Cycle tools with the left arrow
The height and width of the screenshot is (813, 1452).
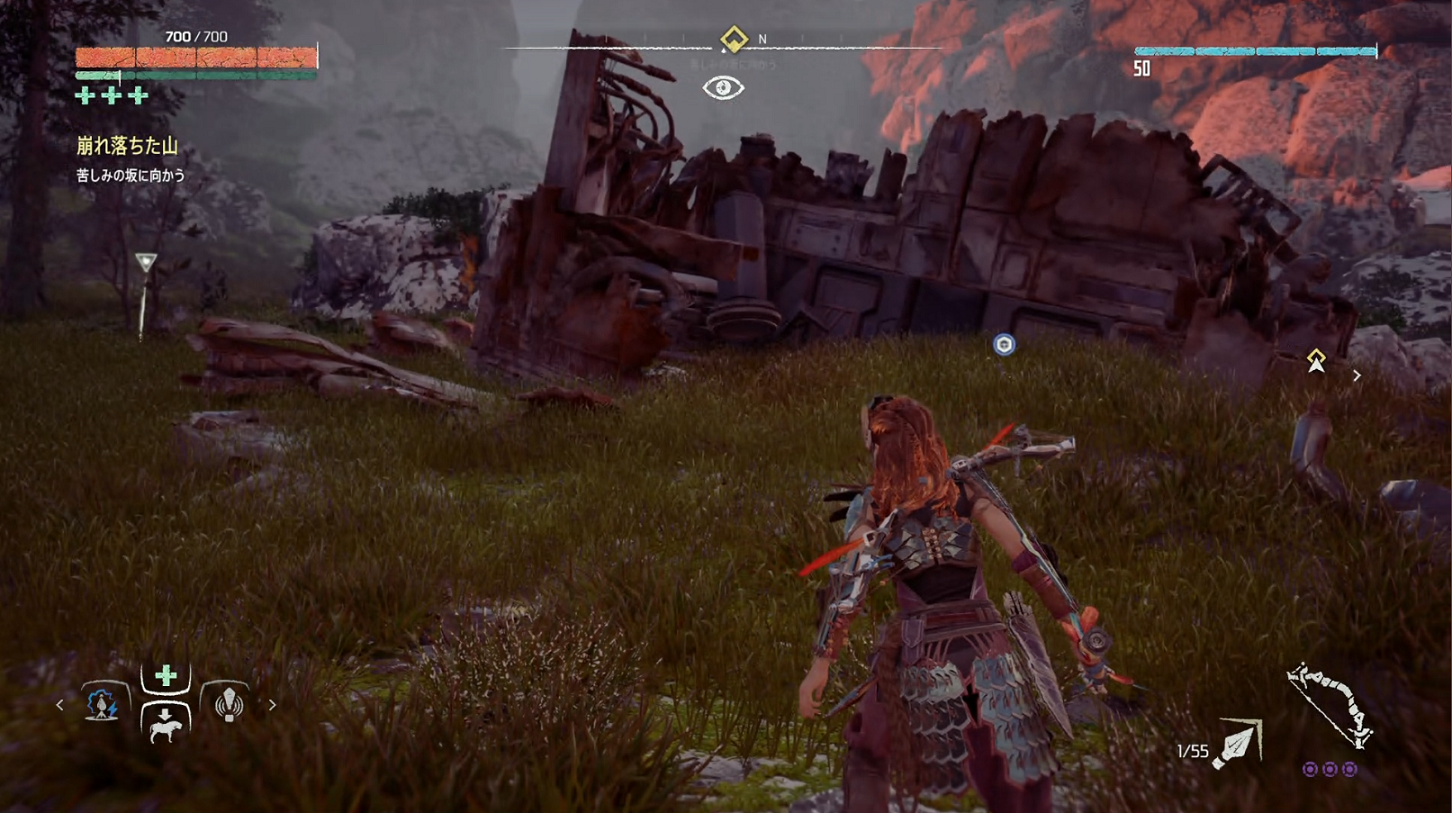pyautogui.click(x=60, y=705)
